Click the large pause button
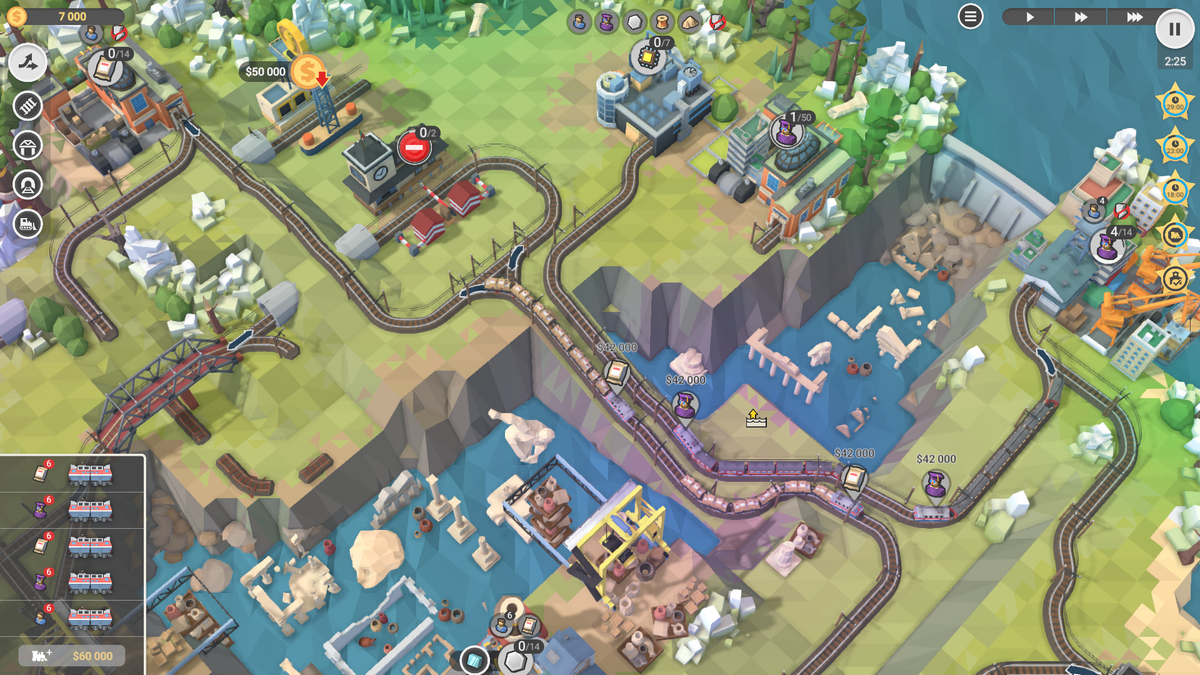This screenshot has height=675, width=1200. 1175,29
